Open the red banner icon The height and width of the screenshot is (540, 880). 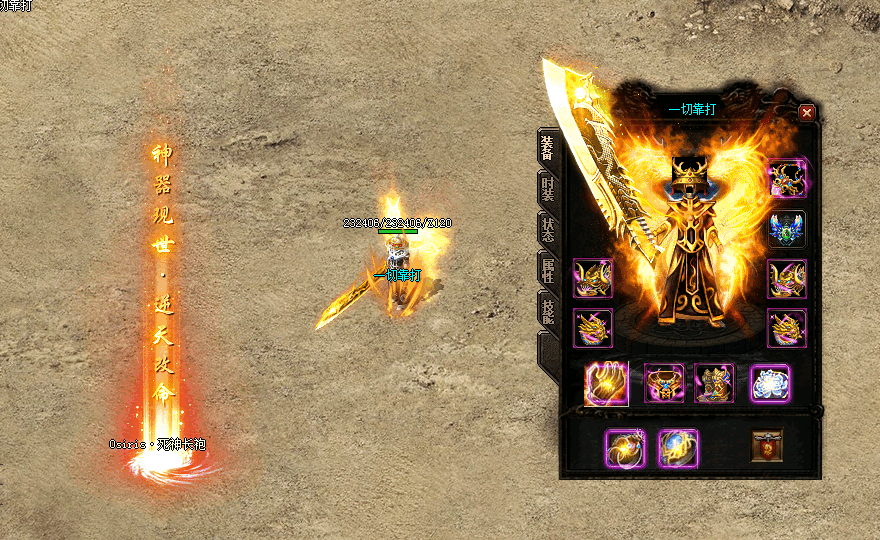point(767,446)
